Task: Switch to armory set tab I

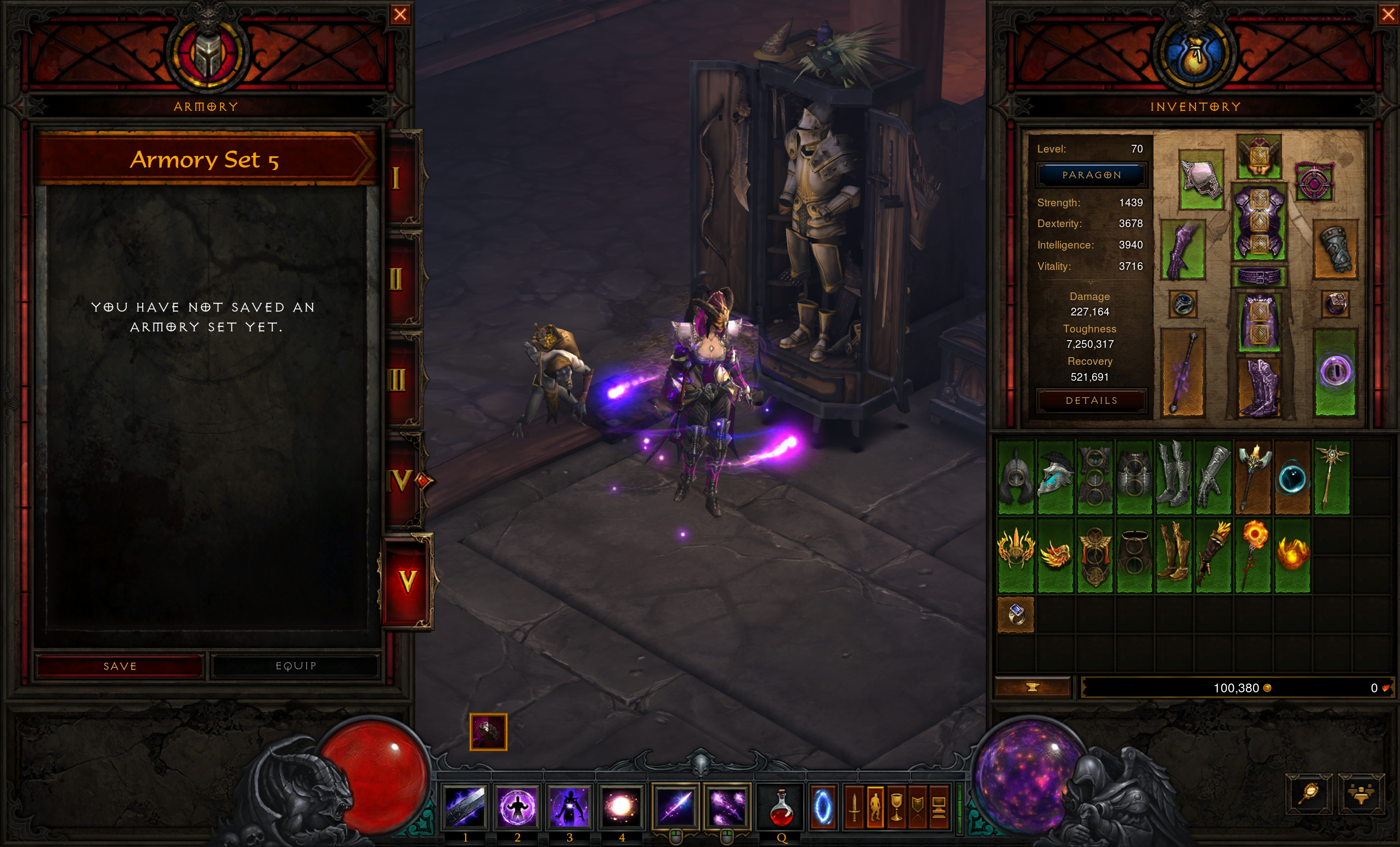Action: pyautogui.click(x=397, y=178)
